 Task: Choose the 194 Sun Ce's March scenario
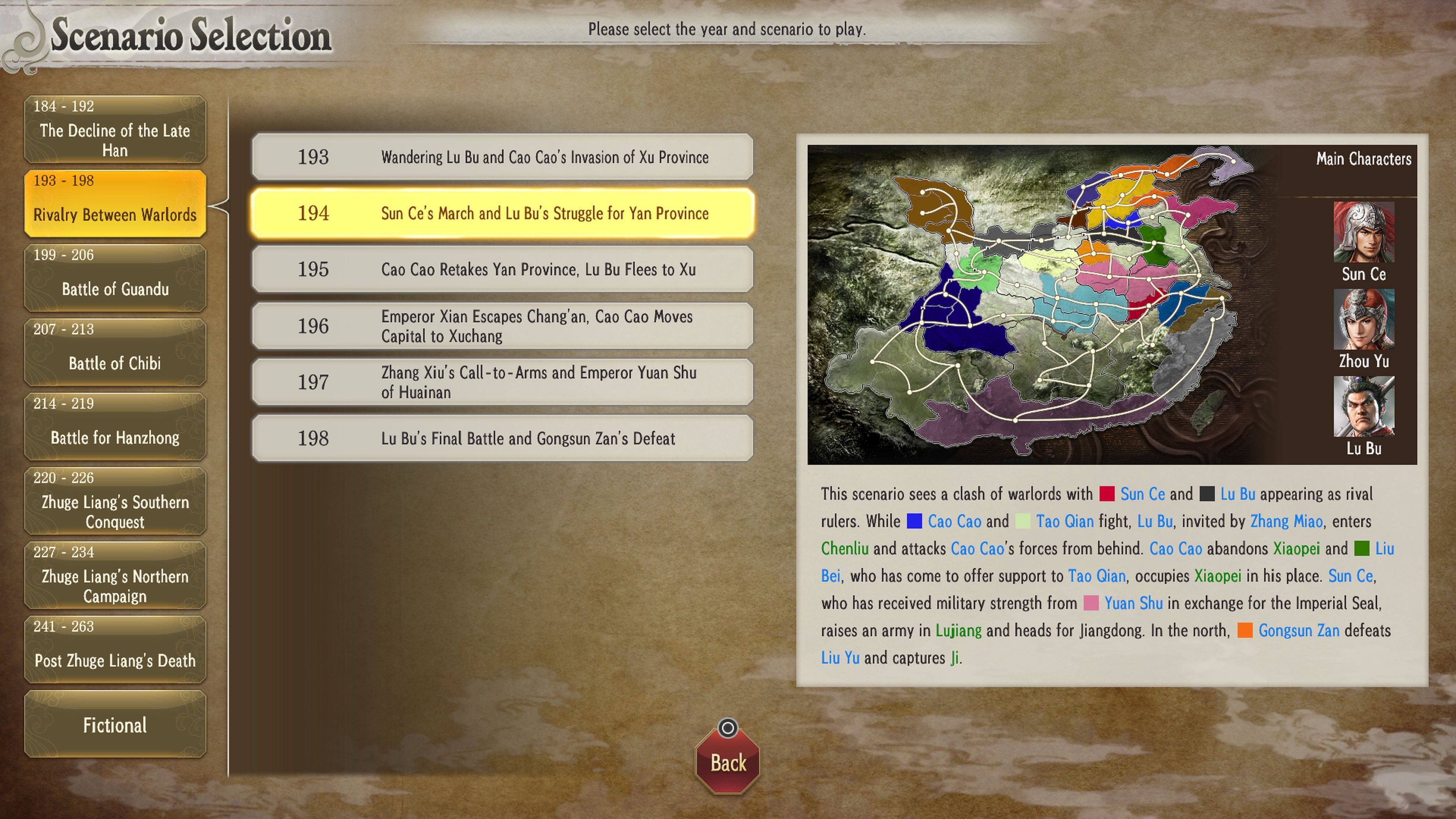pos(502,213)
